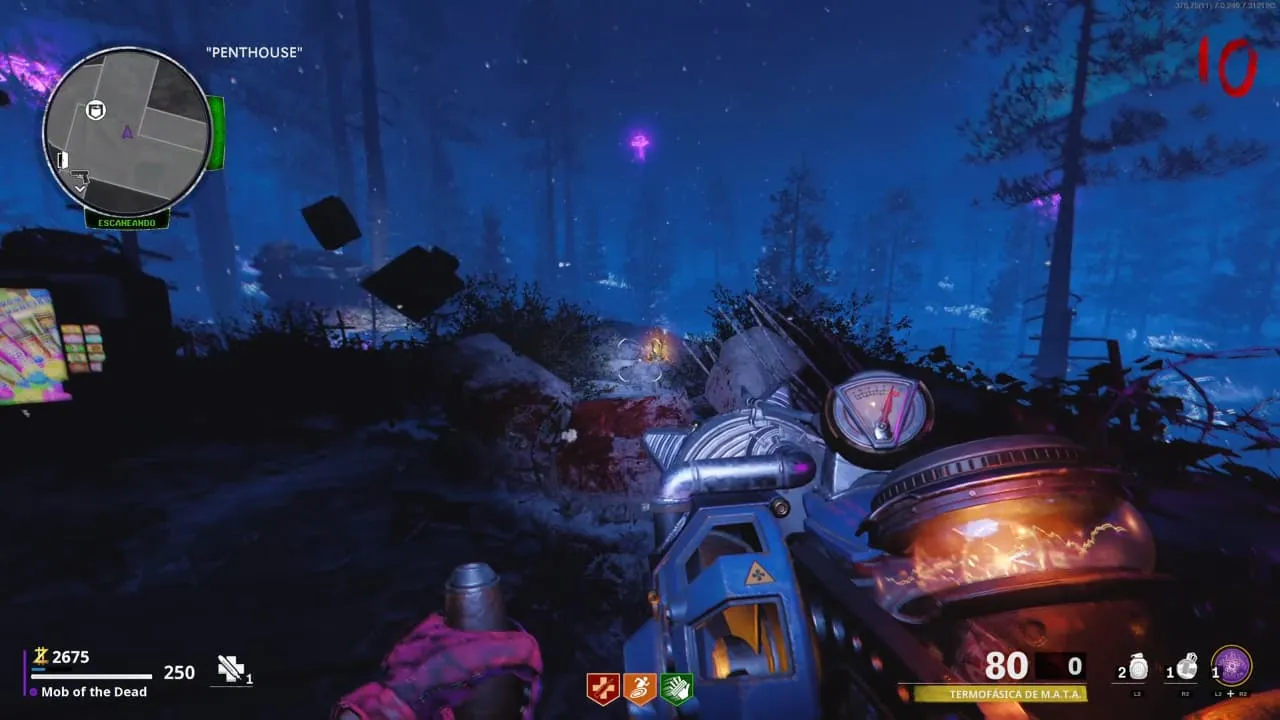Screen dimensions: 1280x720
Task: Select the orange Stamin-Up perk icon
Action: [639, 688]
